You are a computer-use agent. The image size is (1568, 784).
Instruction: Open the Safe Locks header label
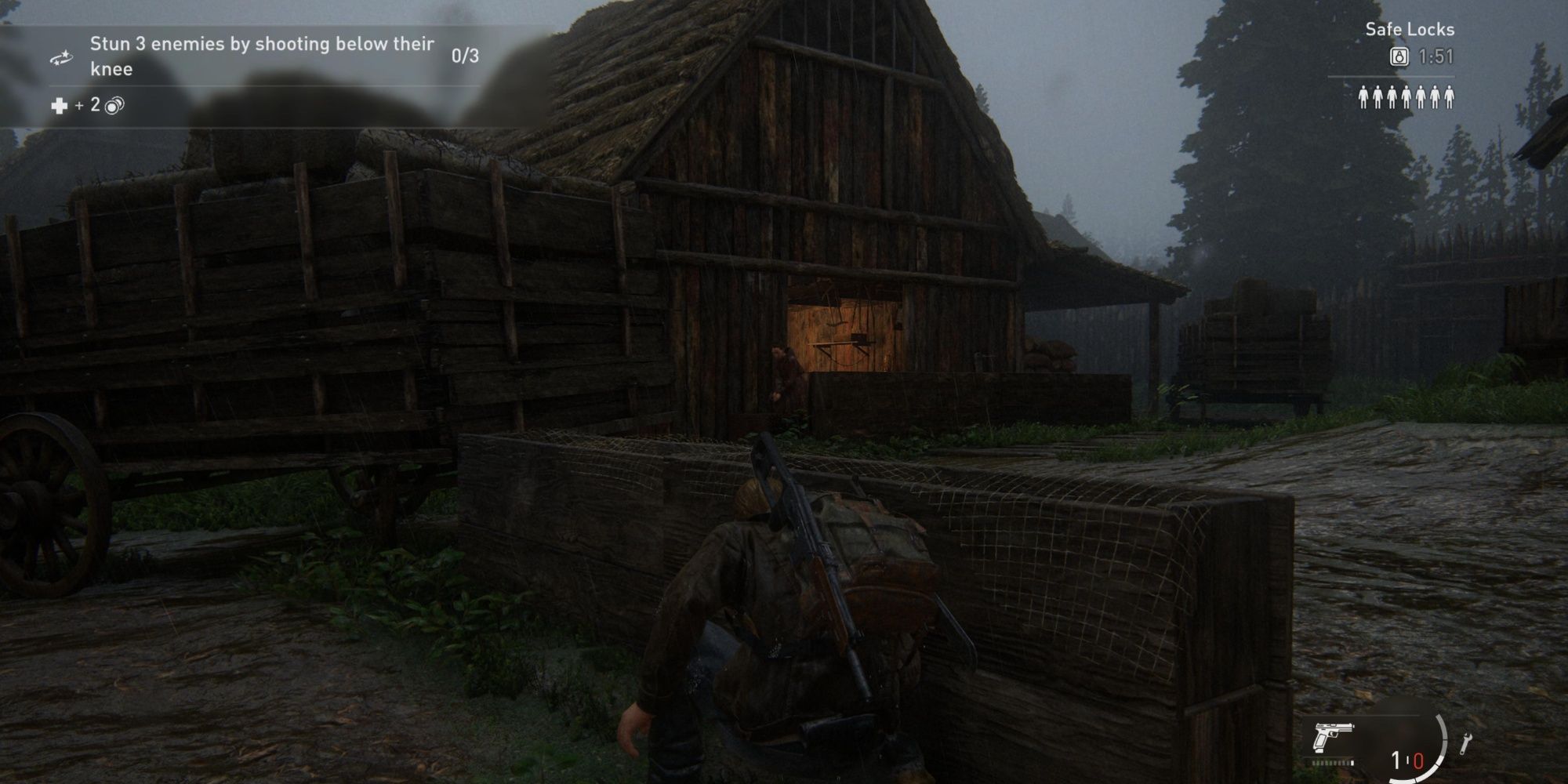tap(1410, 29)
